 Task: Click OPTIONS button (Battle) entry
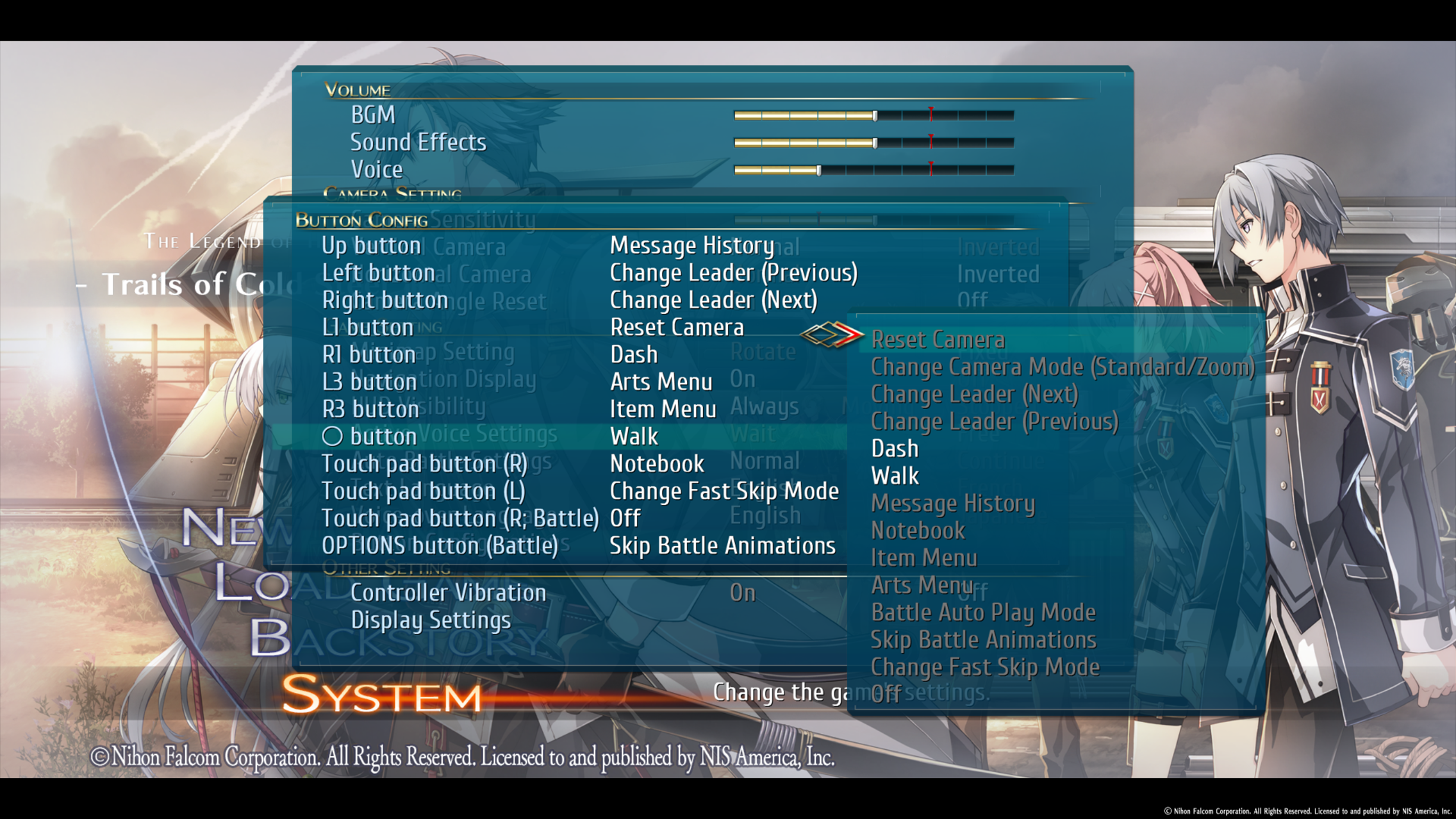pyautogui.click(x=440, y=545)
